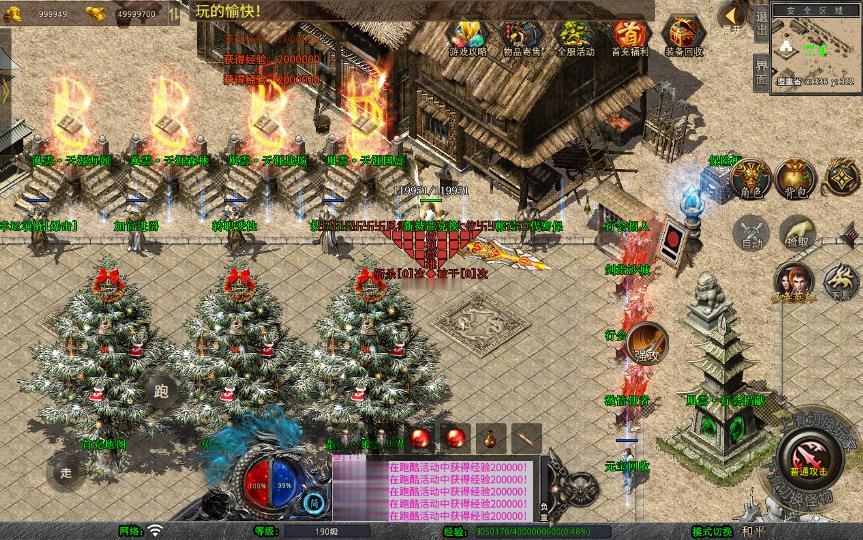Tap the 拾取 pick-up button
Image resolution: width=863 pixels, height=540 pixels.
tap(797, 234)
